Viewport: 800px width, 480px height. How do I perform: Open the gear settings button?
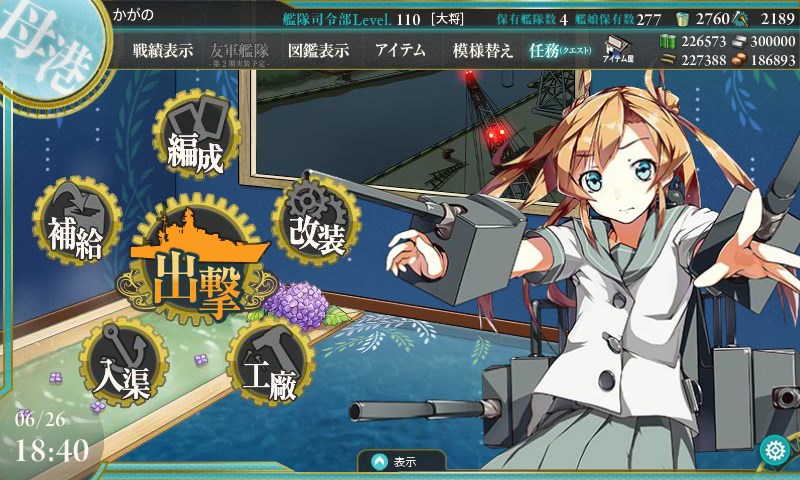point(773,450)
